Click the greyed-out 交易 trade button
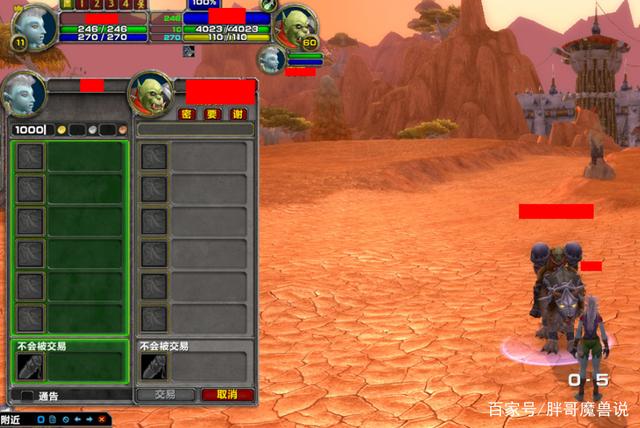Image resolution: width=640 pixels, height=428 pixels. (x=165, y=395)
